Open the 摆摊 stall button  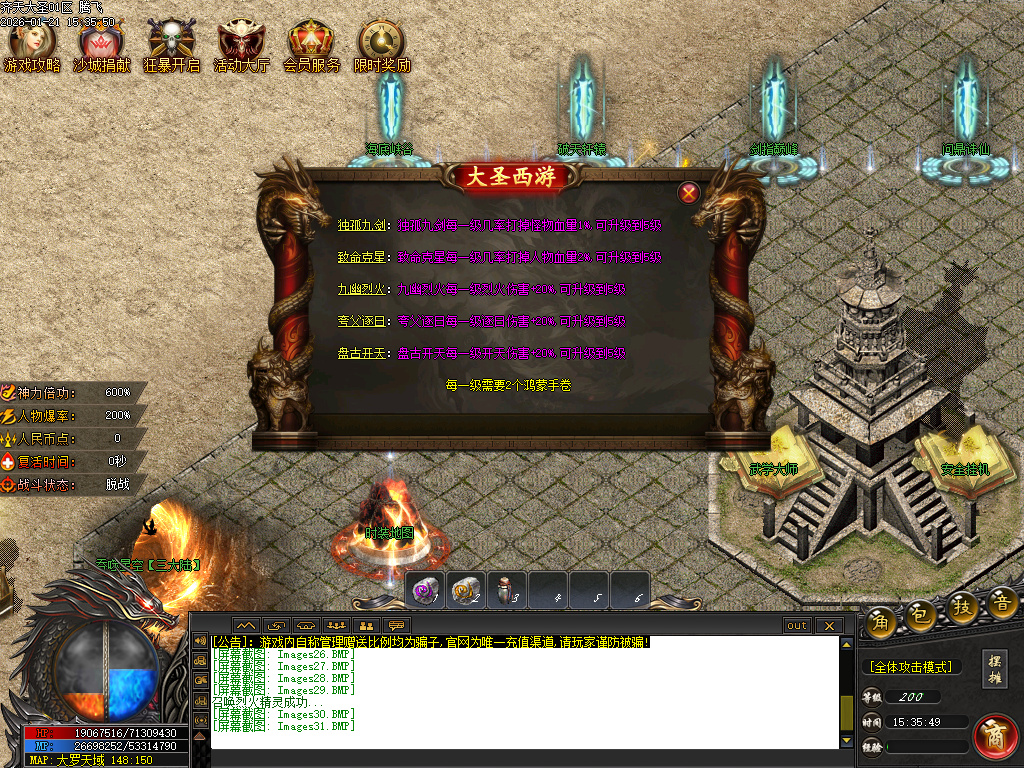click(x=995, y=669)
